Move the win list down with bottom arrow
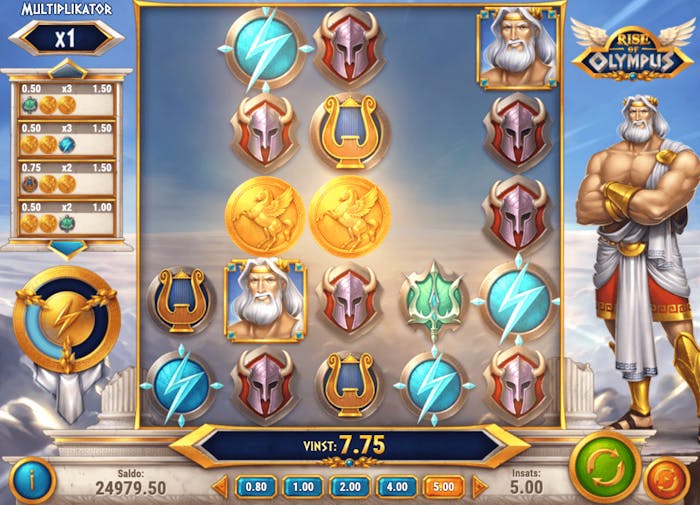700x505 pixels. pyautogui.click(x=67, y=248)
